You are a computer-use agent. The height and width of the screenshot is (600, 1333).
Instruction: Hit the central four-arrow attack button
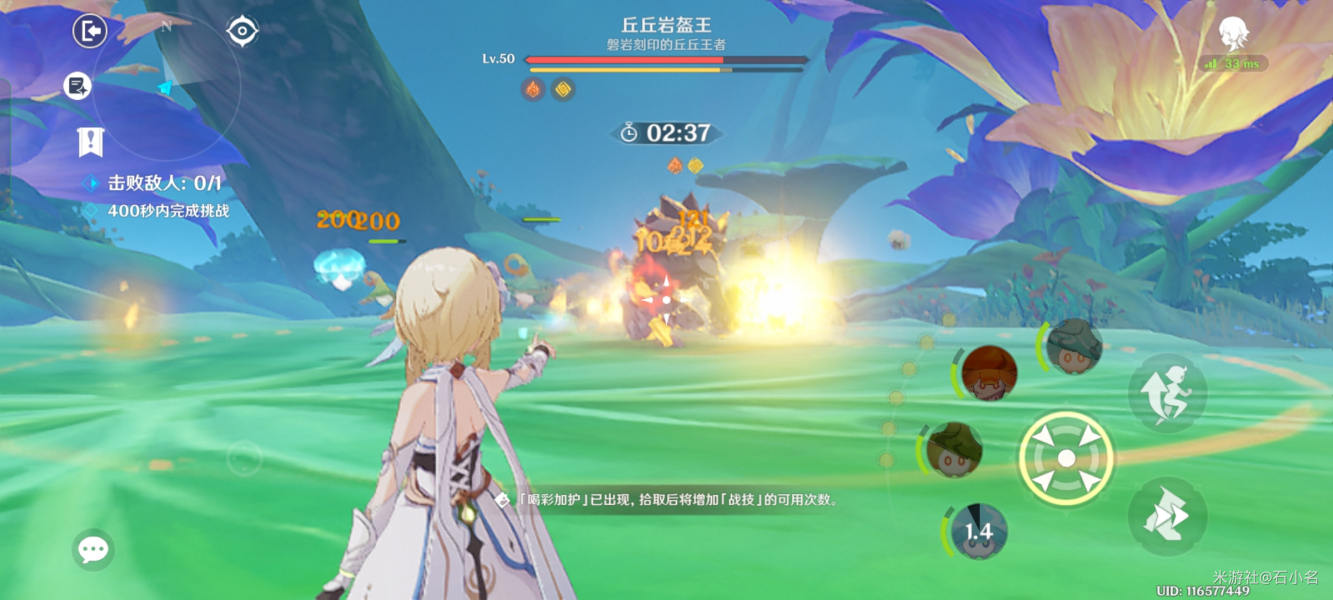coord(1066,458)
